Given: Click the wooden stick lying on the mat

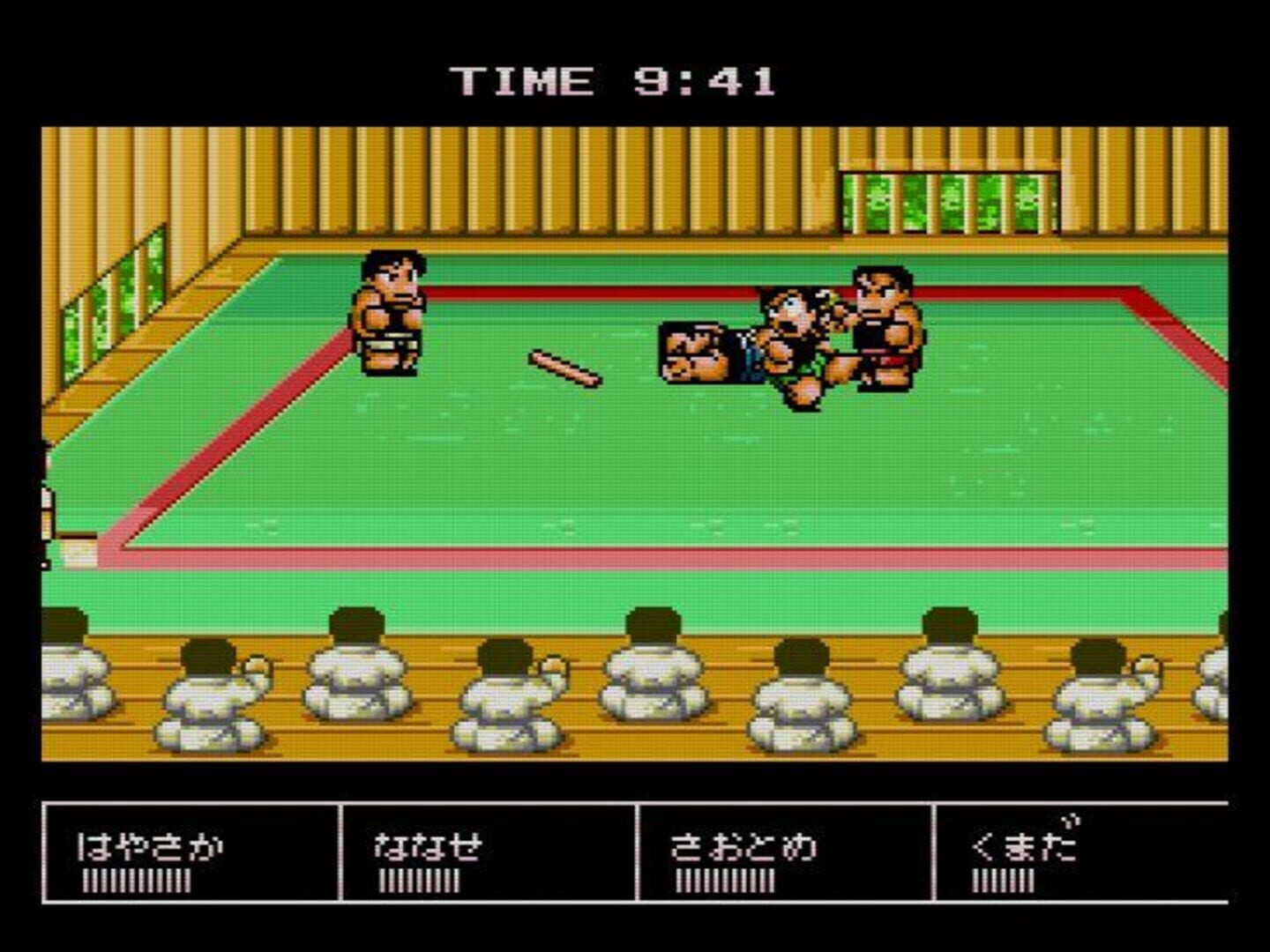Looking at the screenshot, I should (x=564, y=370).
